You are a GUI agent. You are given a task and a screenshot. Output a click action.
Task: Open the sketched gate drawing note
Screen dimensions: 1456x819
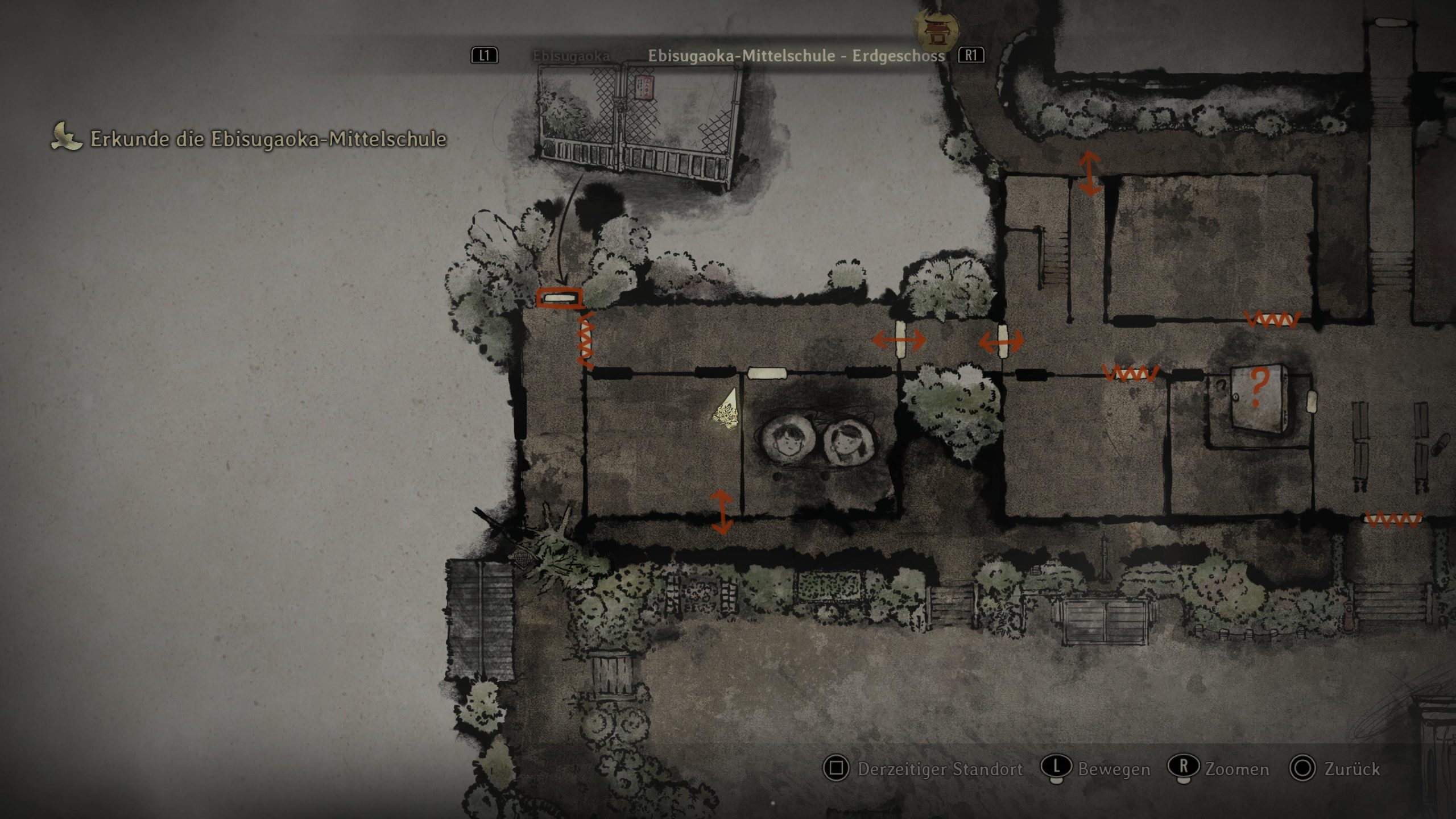coord(636,126)
